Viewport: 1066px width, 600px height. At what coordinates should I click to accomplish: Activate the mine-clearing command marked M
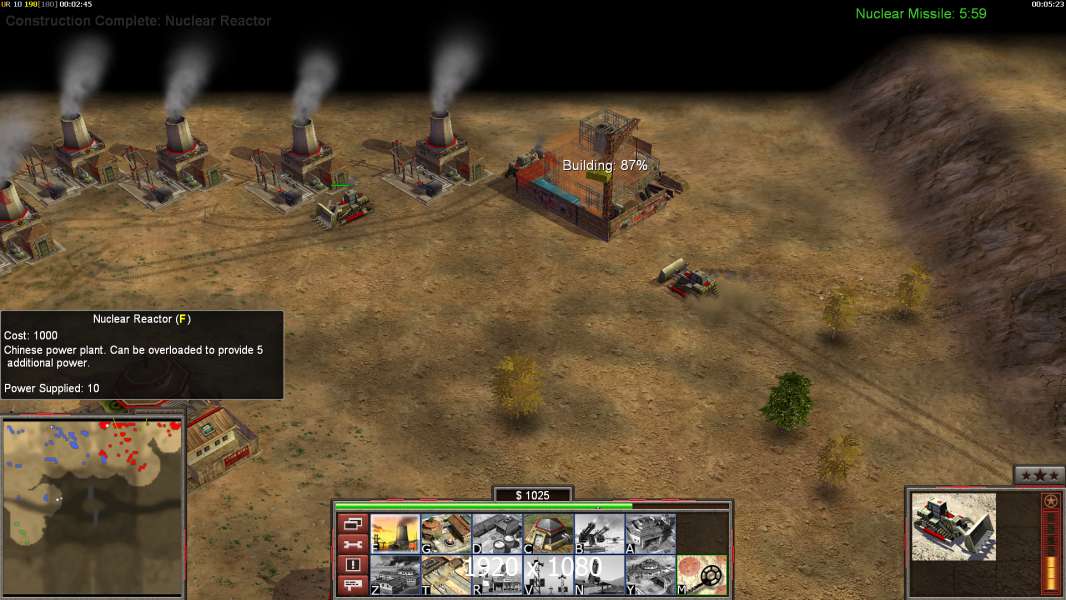click(x=702, y=575)
